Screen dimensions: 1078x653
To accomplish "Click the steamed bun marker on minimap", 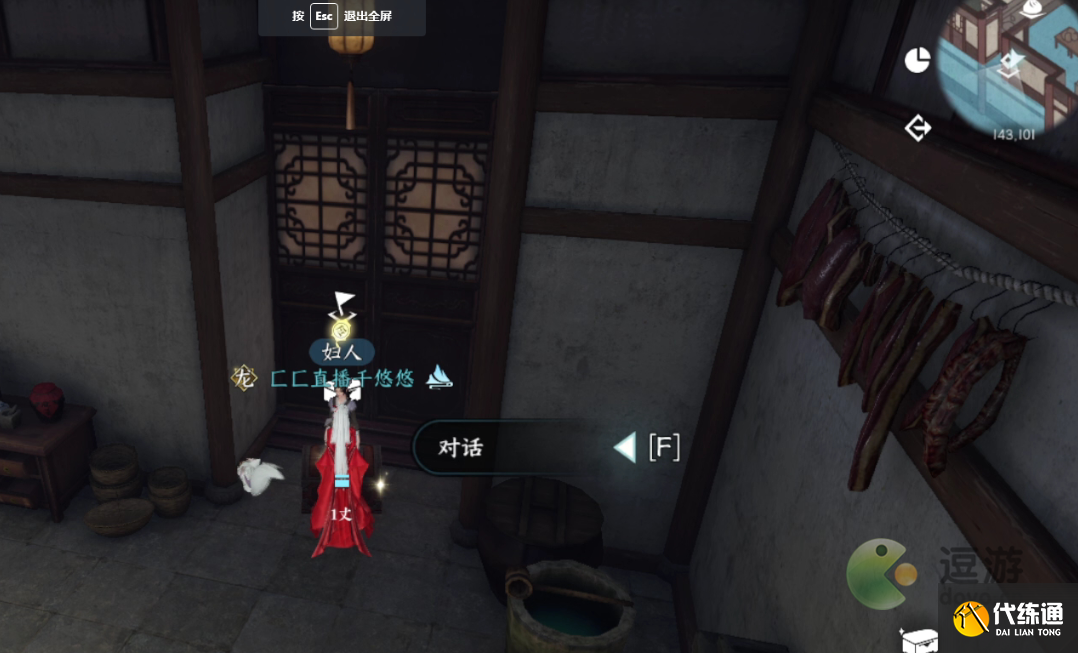I will 1033,9.
